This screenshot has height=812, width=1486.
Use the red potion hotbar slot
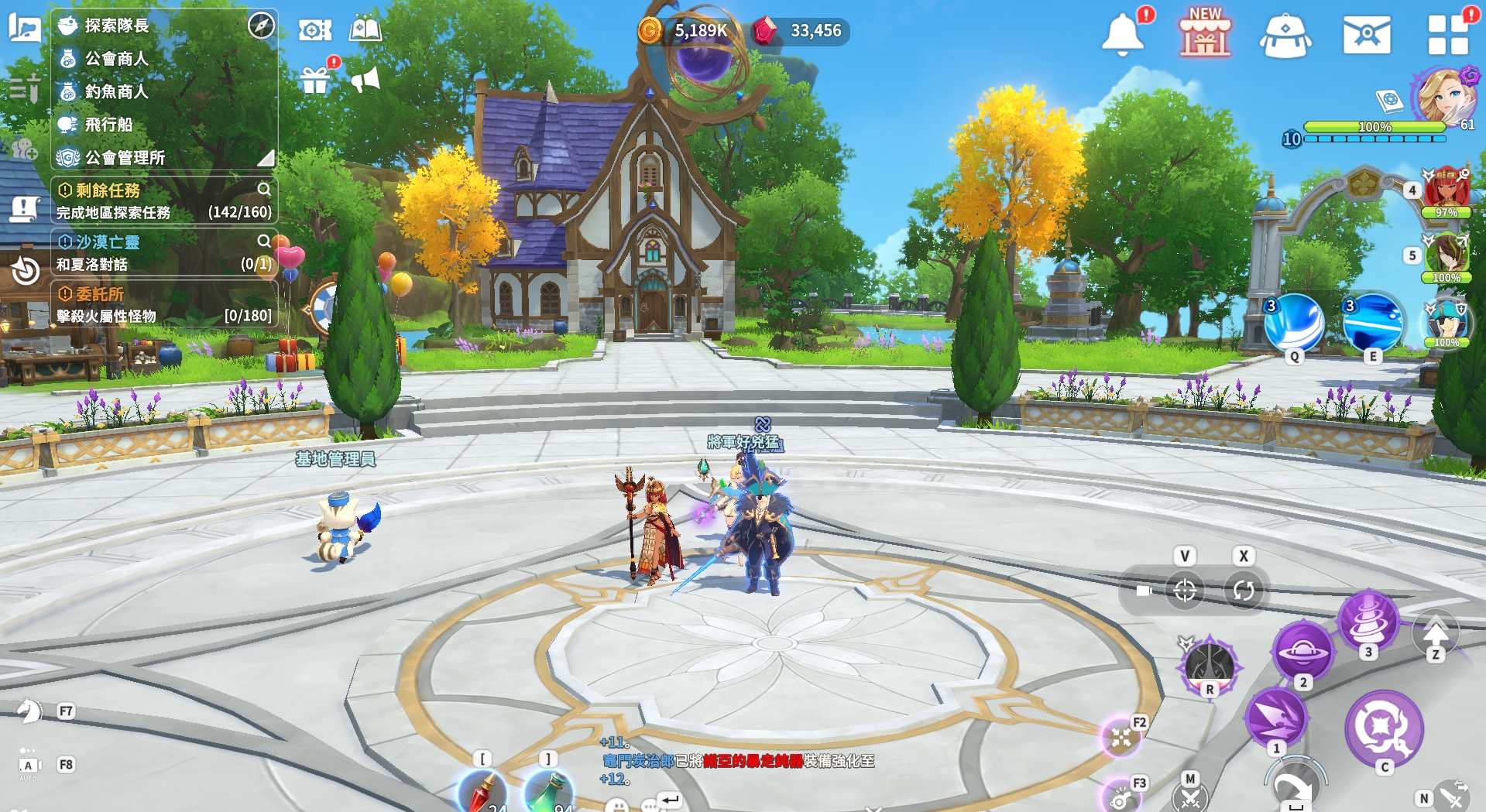[482, 792]
